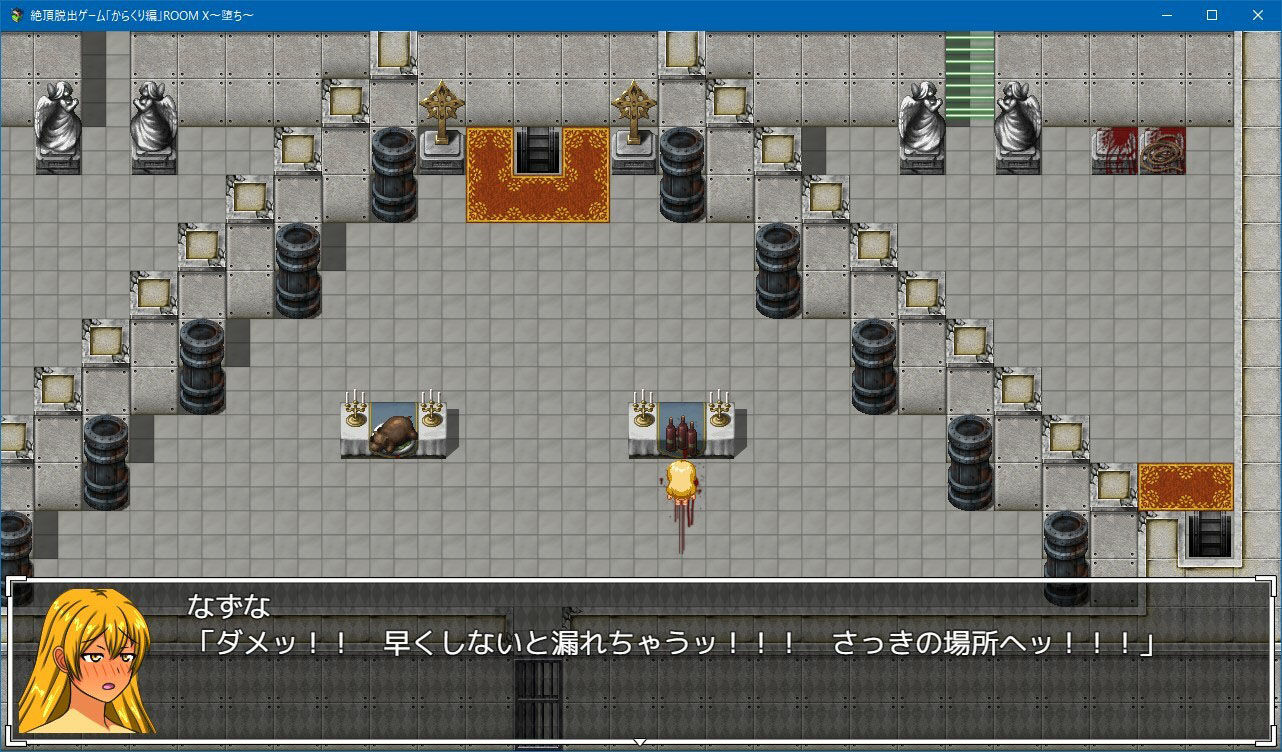Viewport: 1282px width, 752px height.
Task: Click the coiled whip on the red tile
Action: tap(1164, 152)
